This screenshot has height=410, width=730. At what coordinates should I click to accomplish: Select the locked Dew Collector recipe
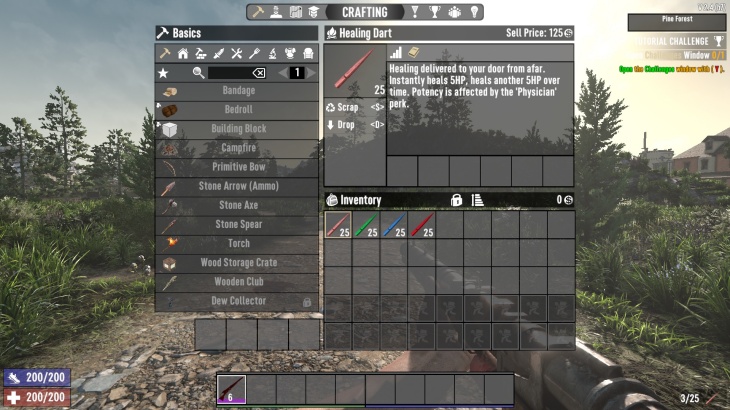238,301
